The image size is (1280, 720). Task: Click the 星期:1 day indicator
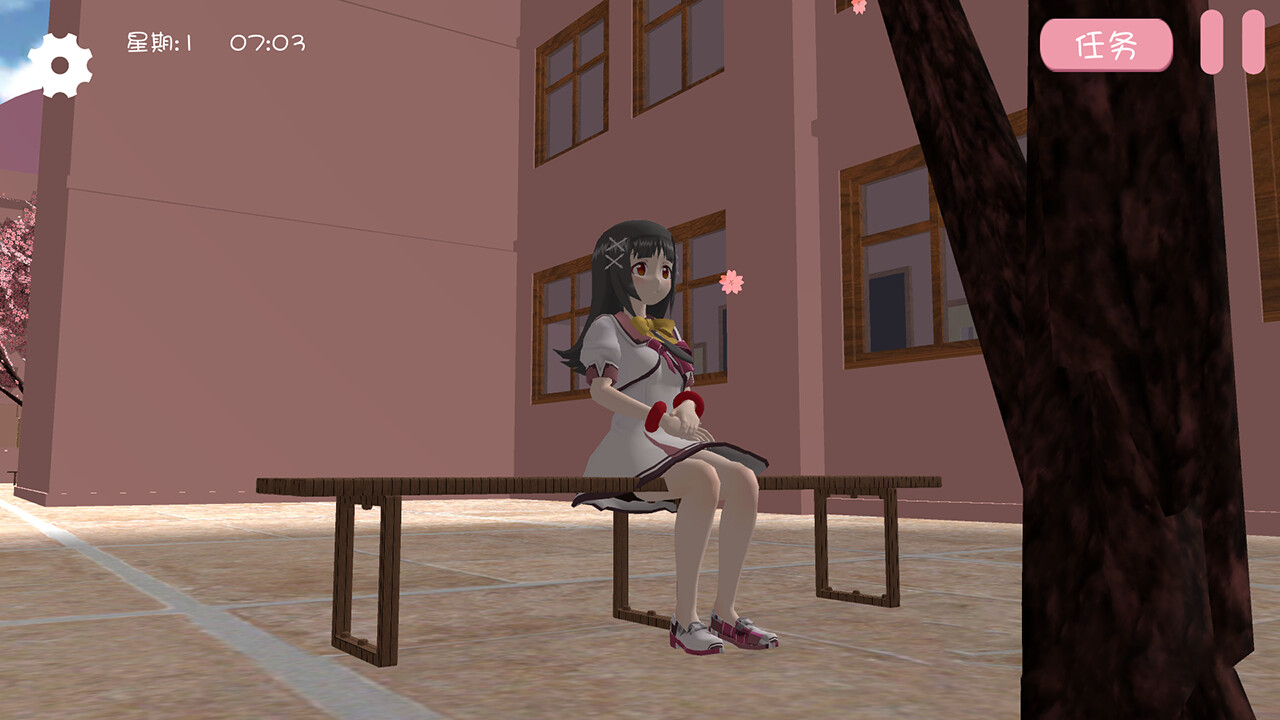click(160, 41)
